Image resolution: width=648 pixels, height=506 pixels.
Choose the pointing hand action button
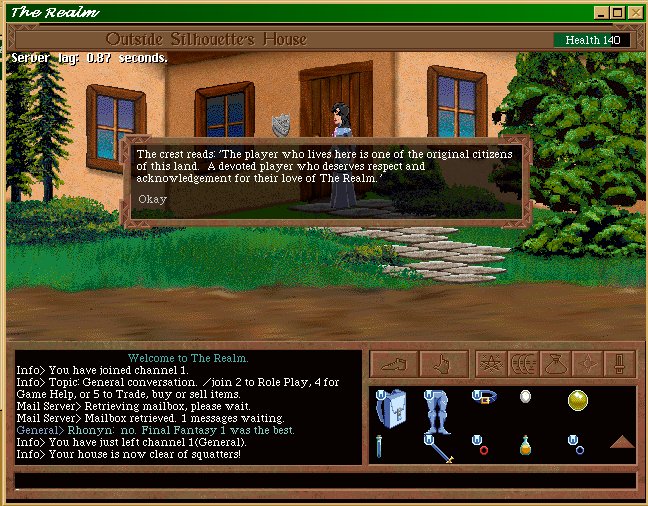click(x=441, y=364)
